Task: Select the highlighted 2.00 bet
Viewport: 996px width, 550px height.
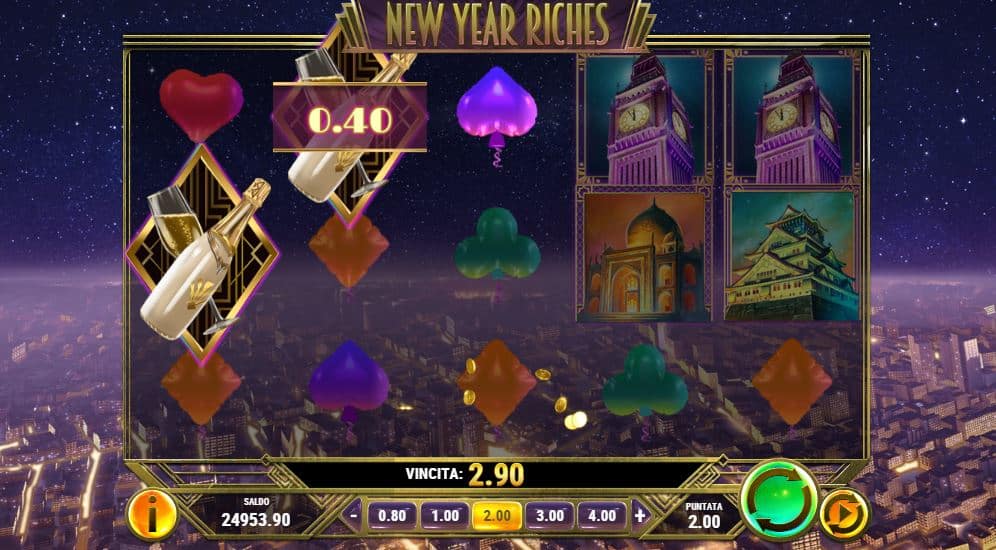Action: (496, 516)
